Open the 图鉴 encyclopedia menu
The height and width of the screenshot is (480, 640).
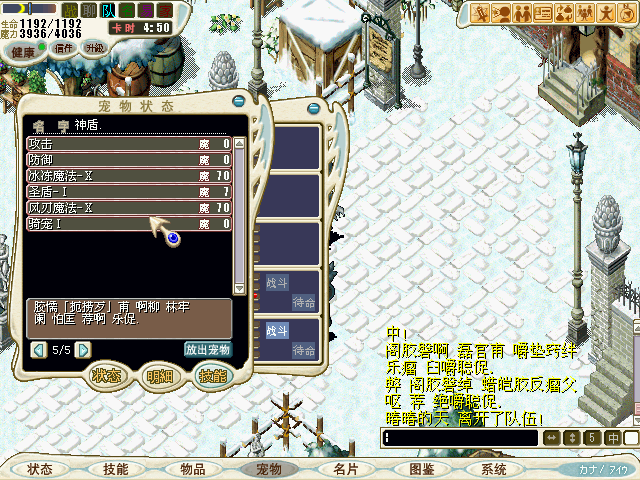click(x=421, y=469)
